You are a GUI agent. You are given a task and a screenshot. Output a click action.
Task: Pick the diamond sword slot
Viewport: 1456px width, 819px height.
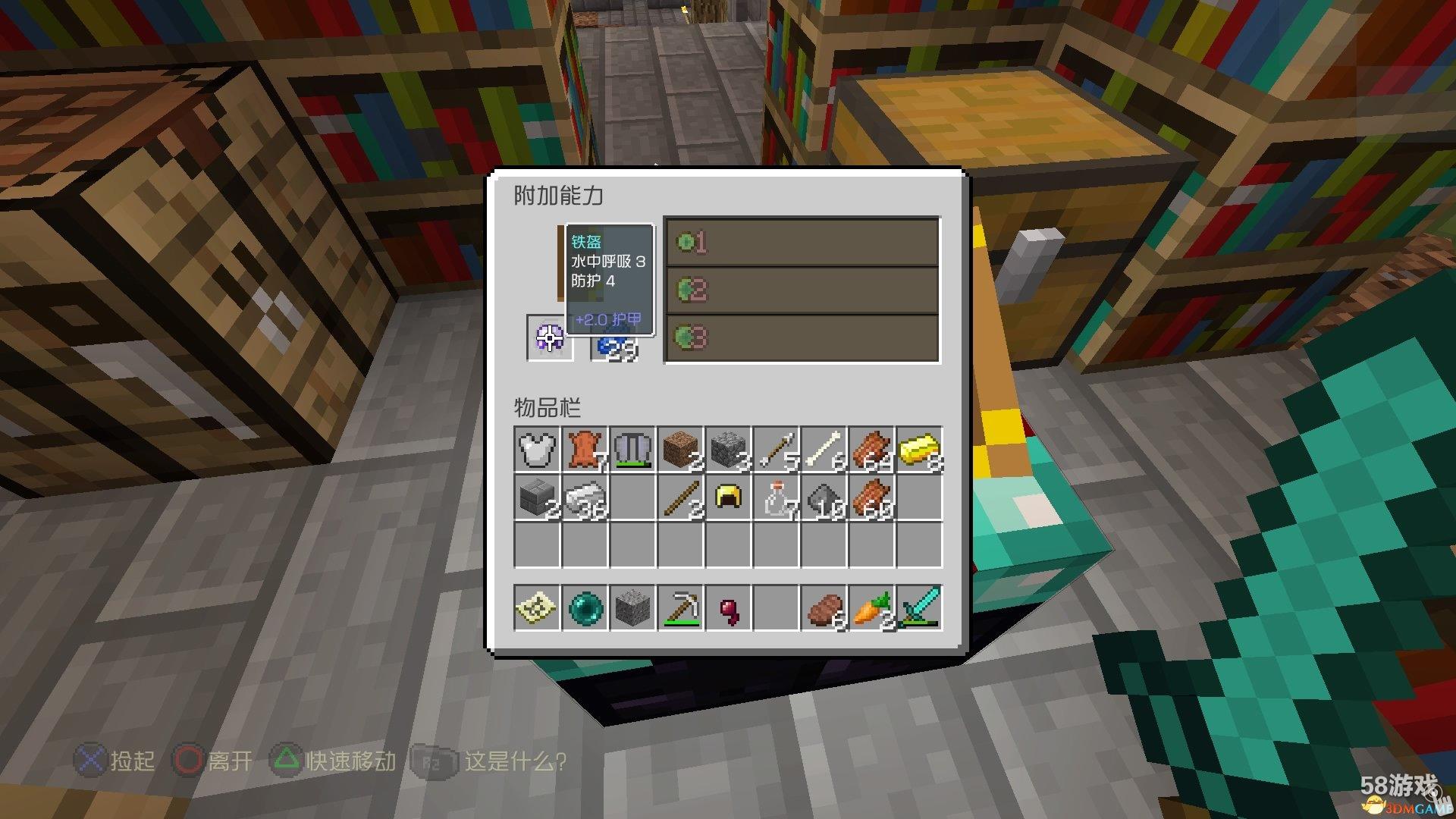pos(919,607)
